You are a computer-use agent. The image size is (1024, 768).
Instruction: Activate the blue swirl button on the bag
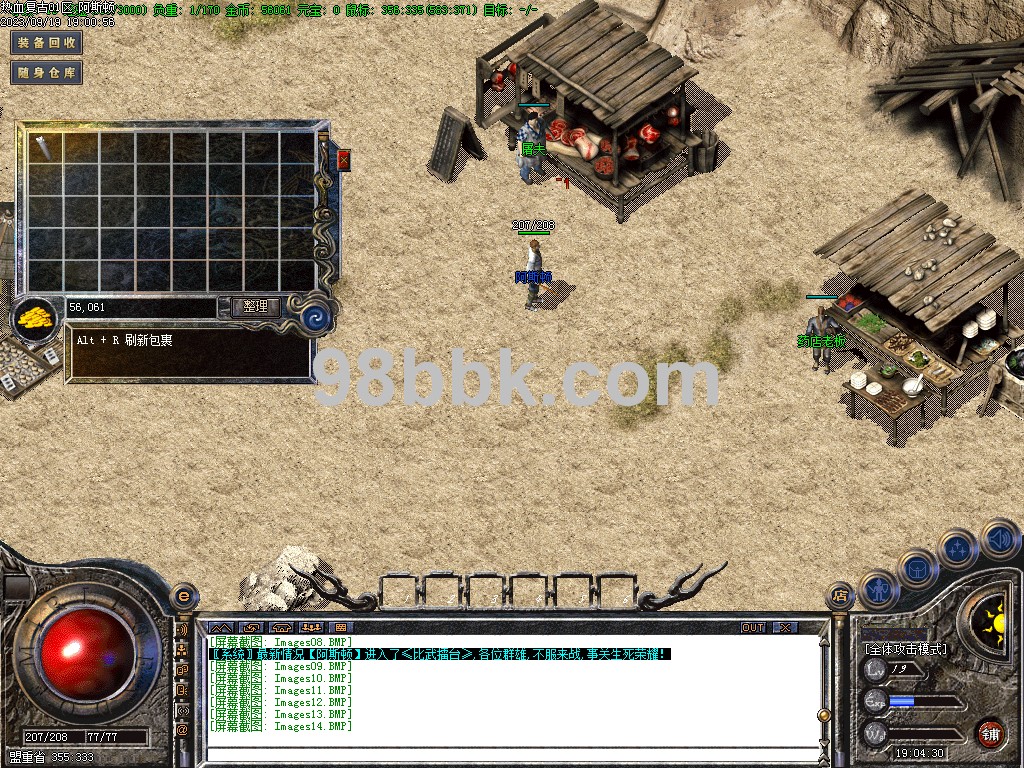pos(317,319)
